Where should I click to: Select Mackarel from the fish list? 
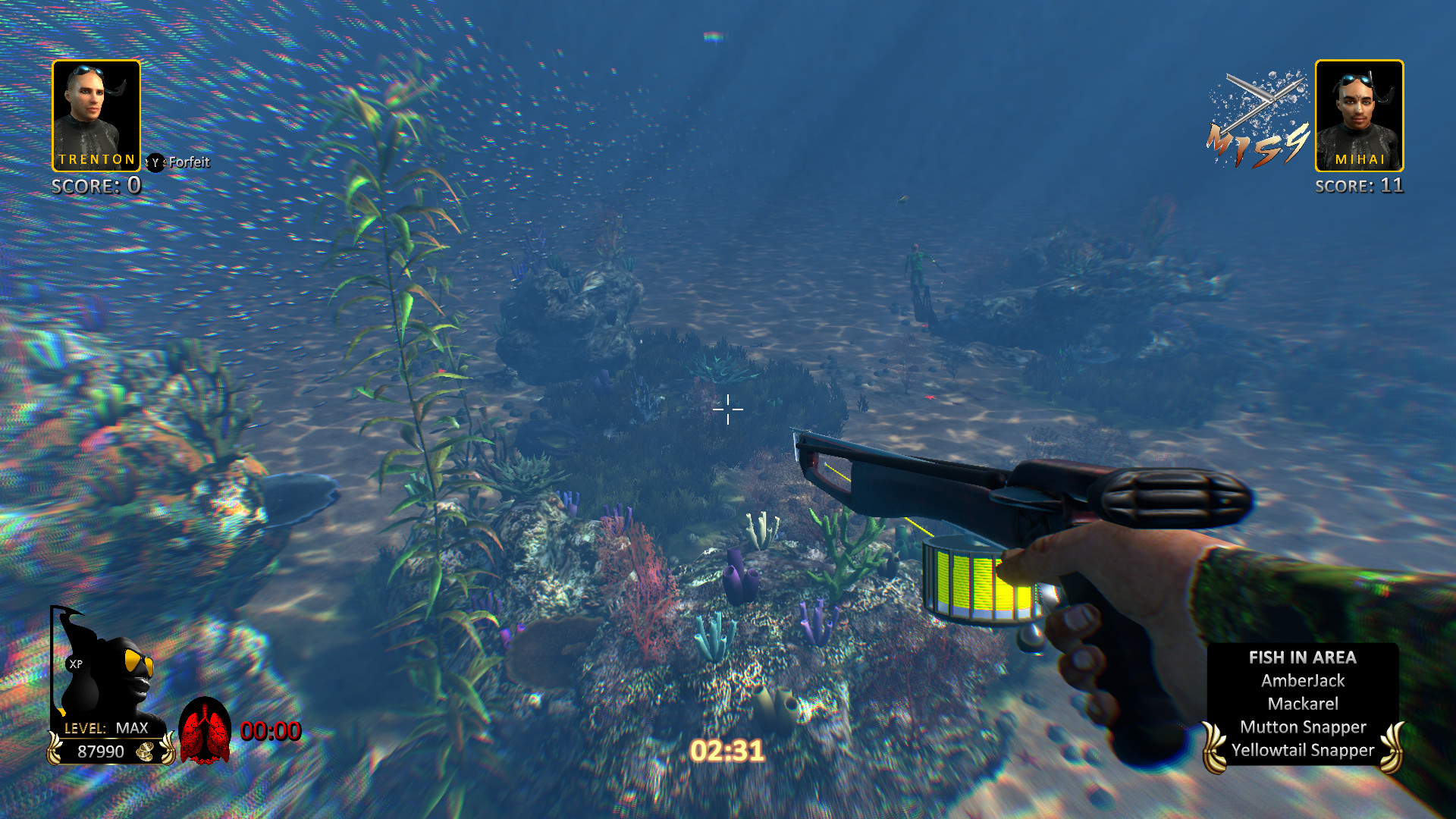click(1303, 703)
